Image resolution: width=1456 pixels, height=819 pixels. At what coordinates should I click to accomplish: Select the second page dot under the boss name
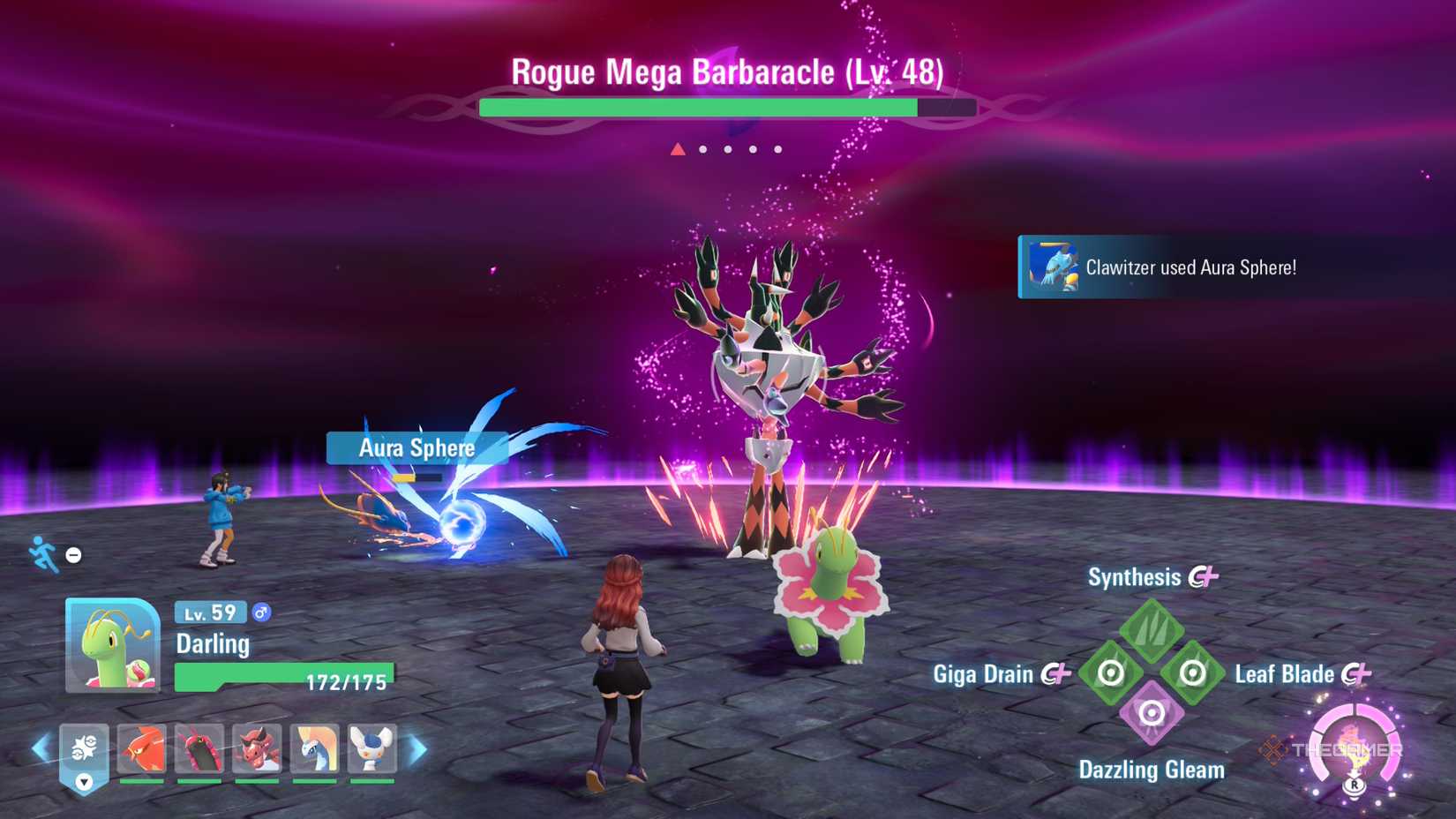tap(703, 150)
